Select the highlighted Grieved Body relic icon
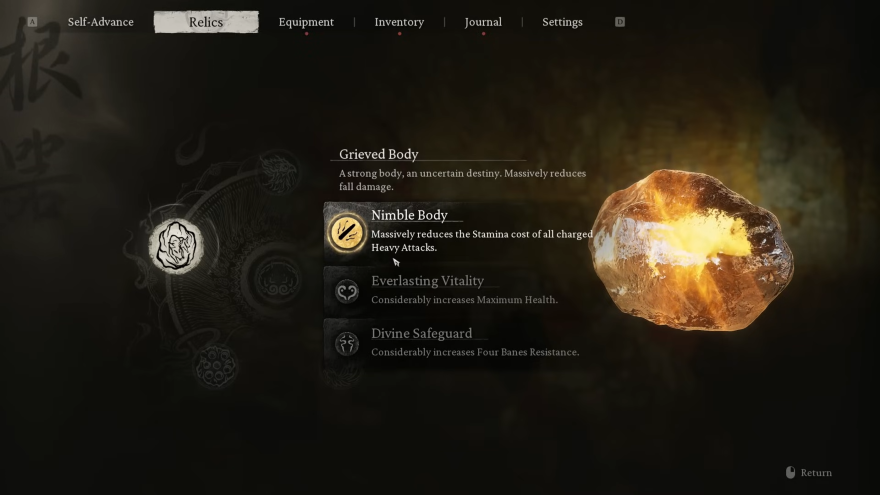The height and width of the screenshot is (495, 880). pyautogui.click(x=176, y=245)
